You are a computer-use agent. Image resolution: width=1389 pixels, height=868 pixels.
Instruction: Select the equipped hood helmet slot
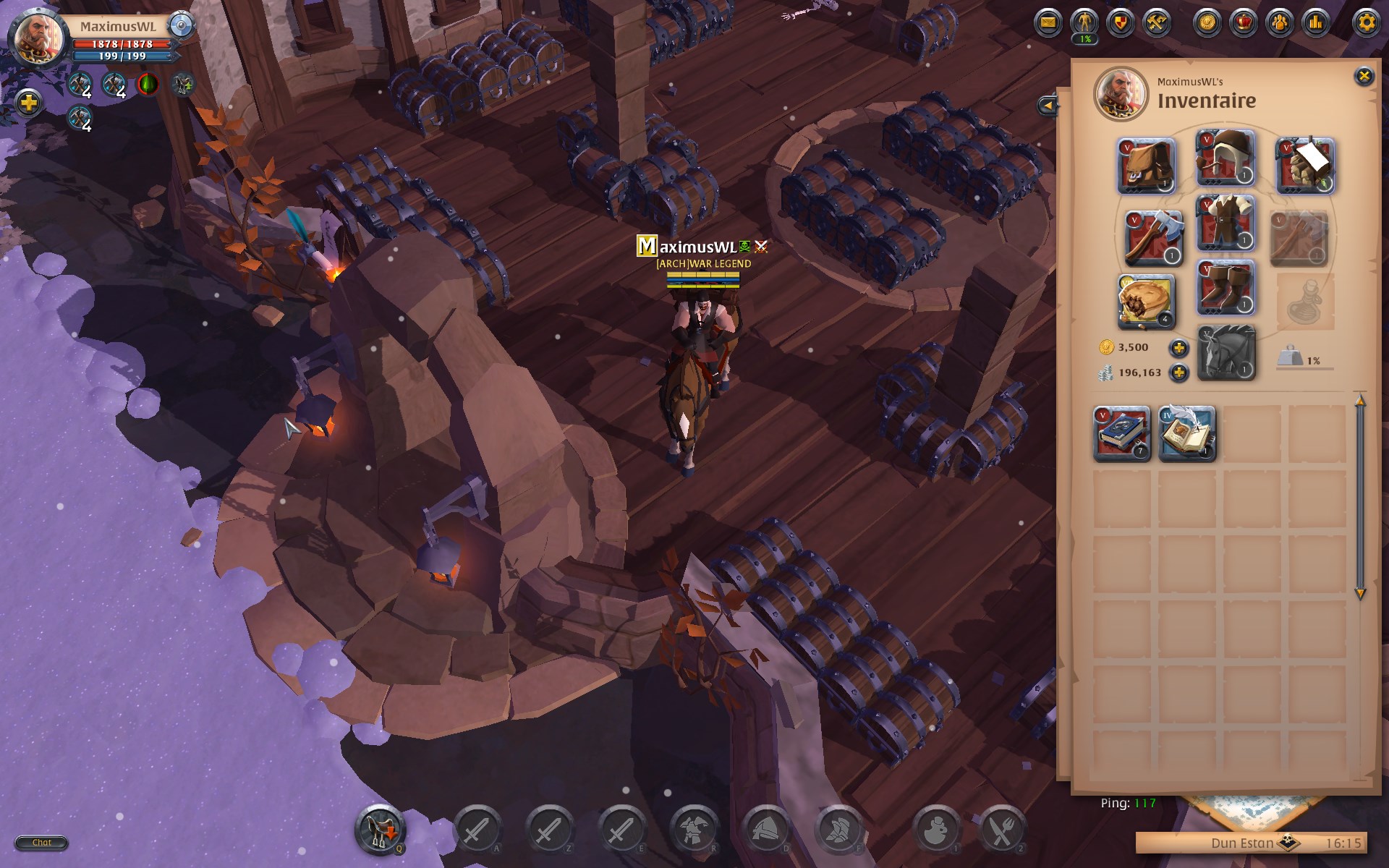pyautogui.click(x=1225, y=158)
